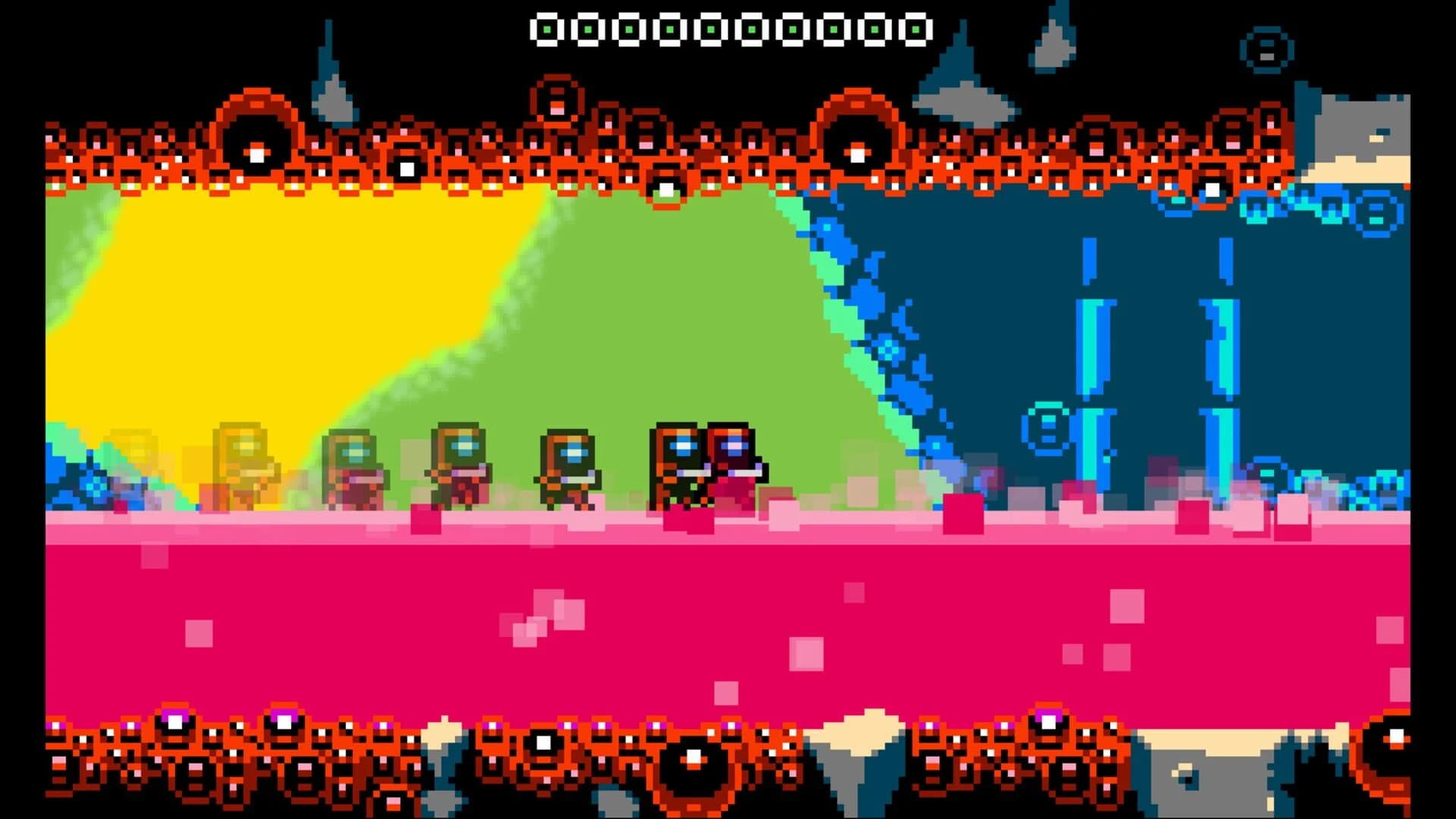The width and height of the screenshot is (1456, 819).
Task: Toggle the center health circle in the top row
Action: [x=730, y=28]
